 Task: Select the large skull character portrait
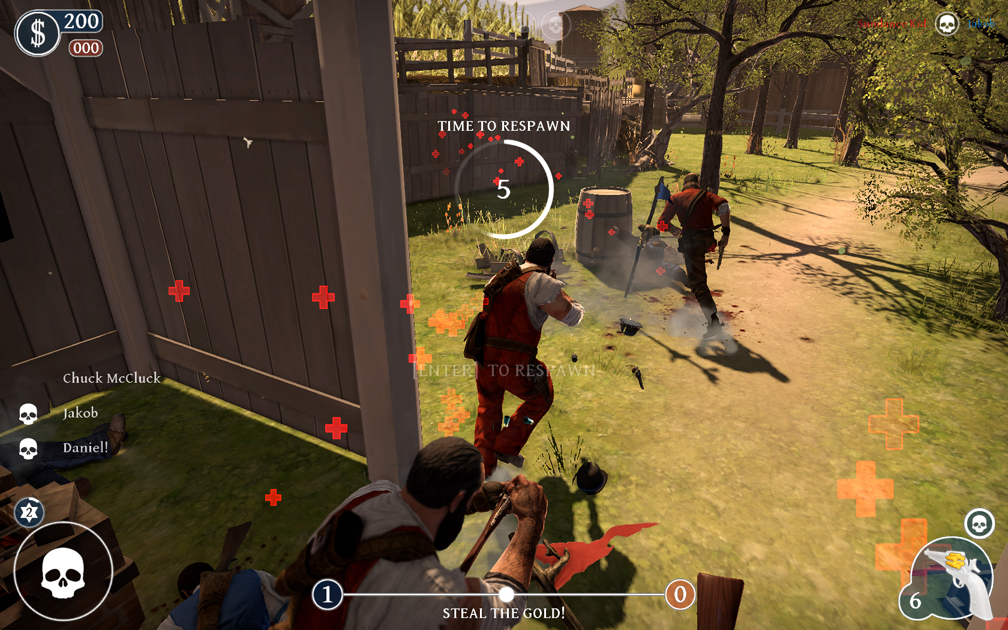click(62, 573)
